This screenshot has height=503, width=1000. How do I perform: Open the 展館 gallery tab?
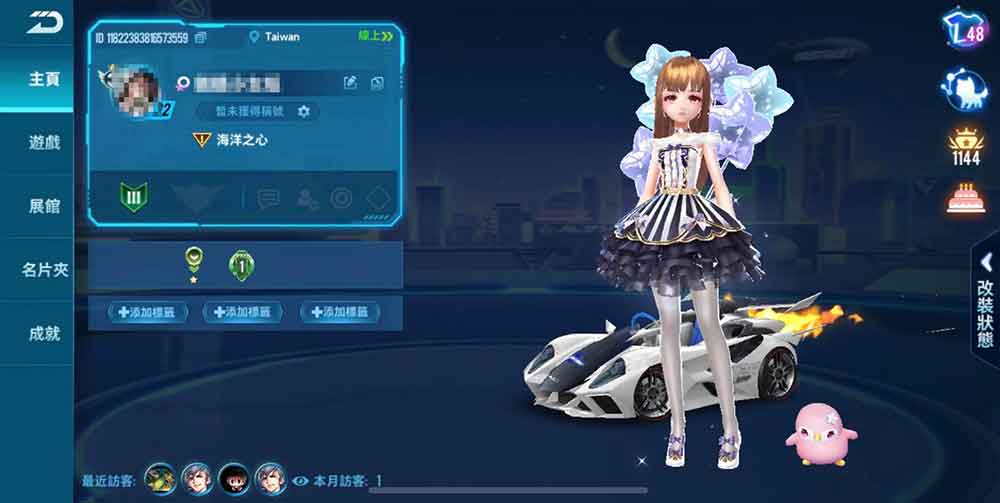pyautogui.click(x=44, y=206)
